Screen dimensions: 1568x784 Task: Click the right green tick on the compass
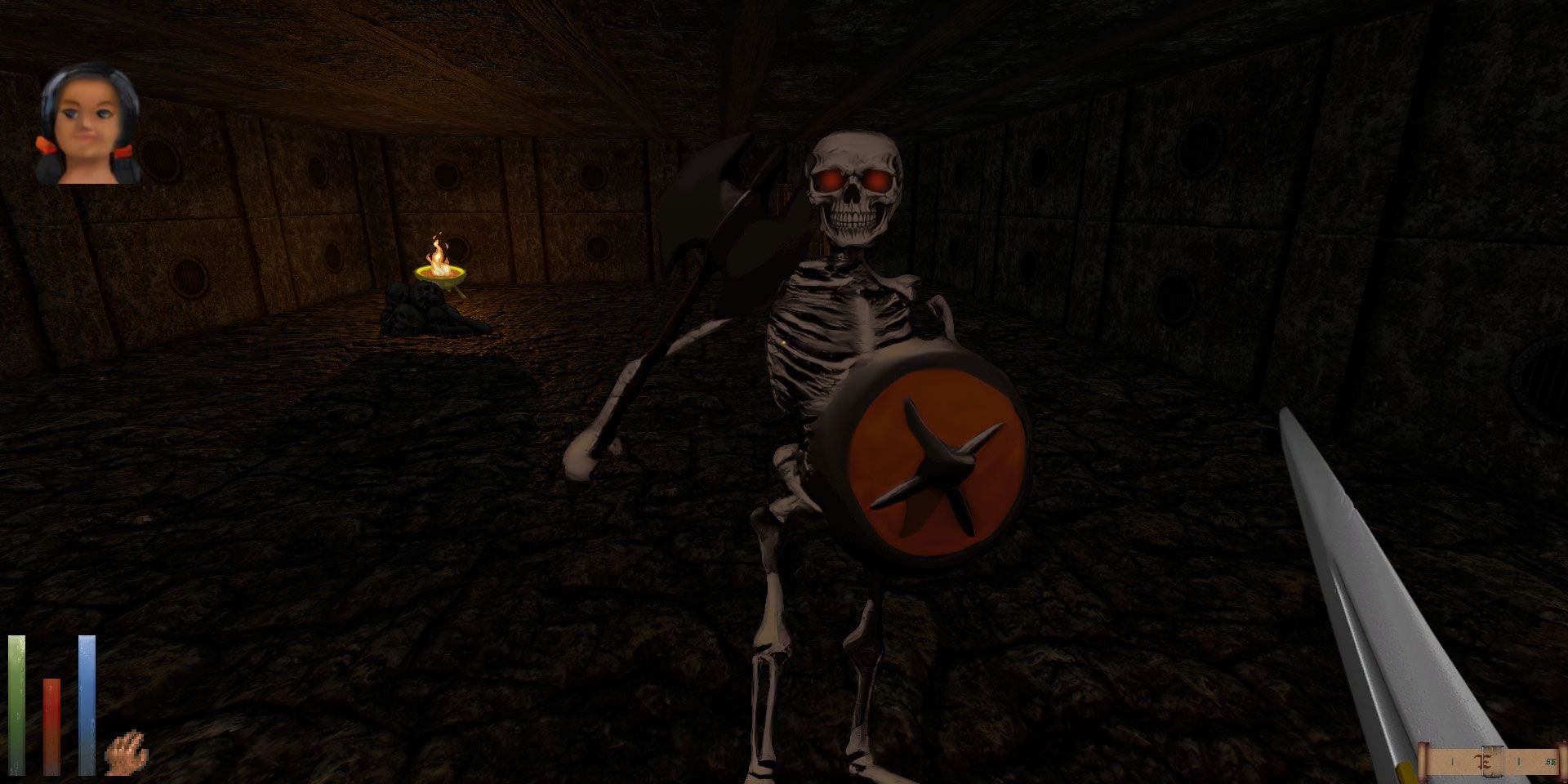tap(1520, 762)
